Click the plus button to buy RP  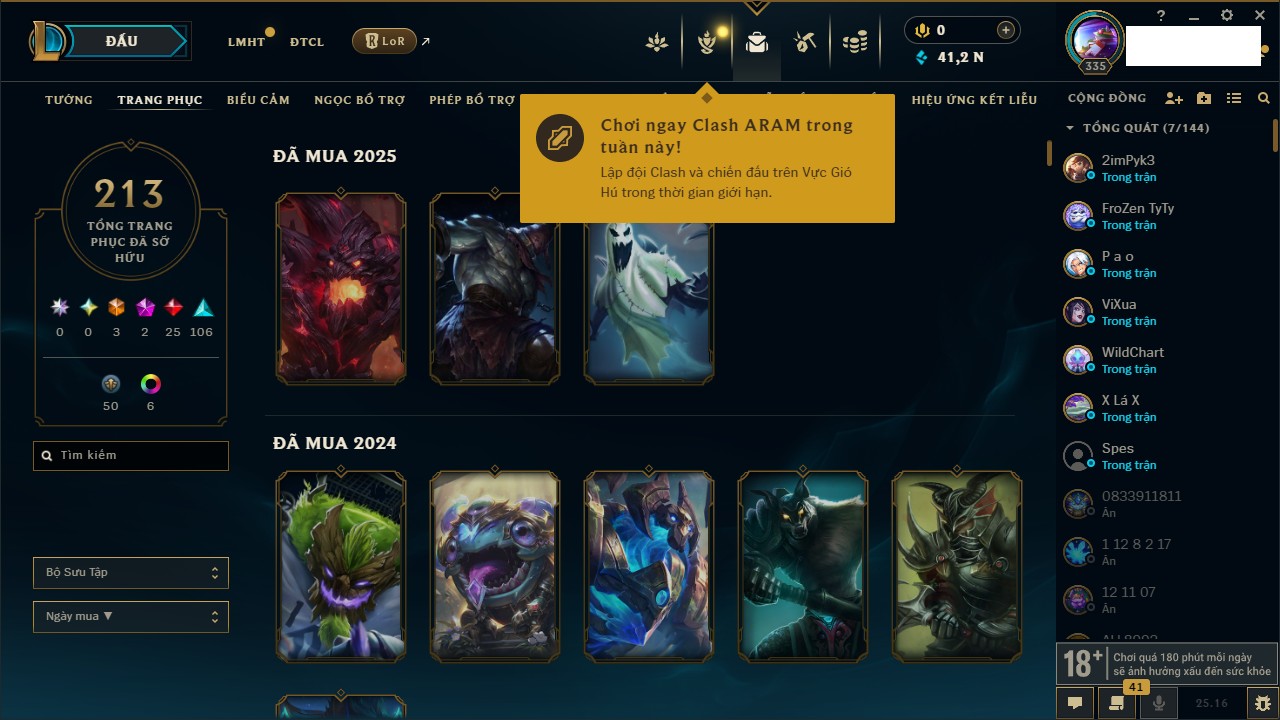point(1006,30)
